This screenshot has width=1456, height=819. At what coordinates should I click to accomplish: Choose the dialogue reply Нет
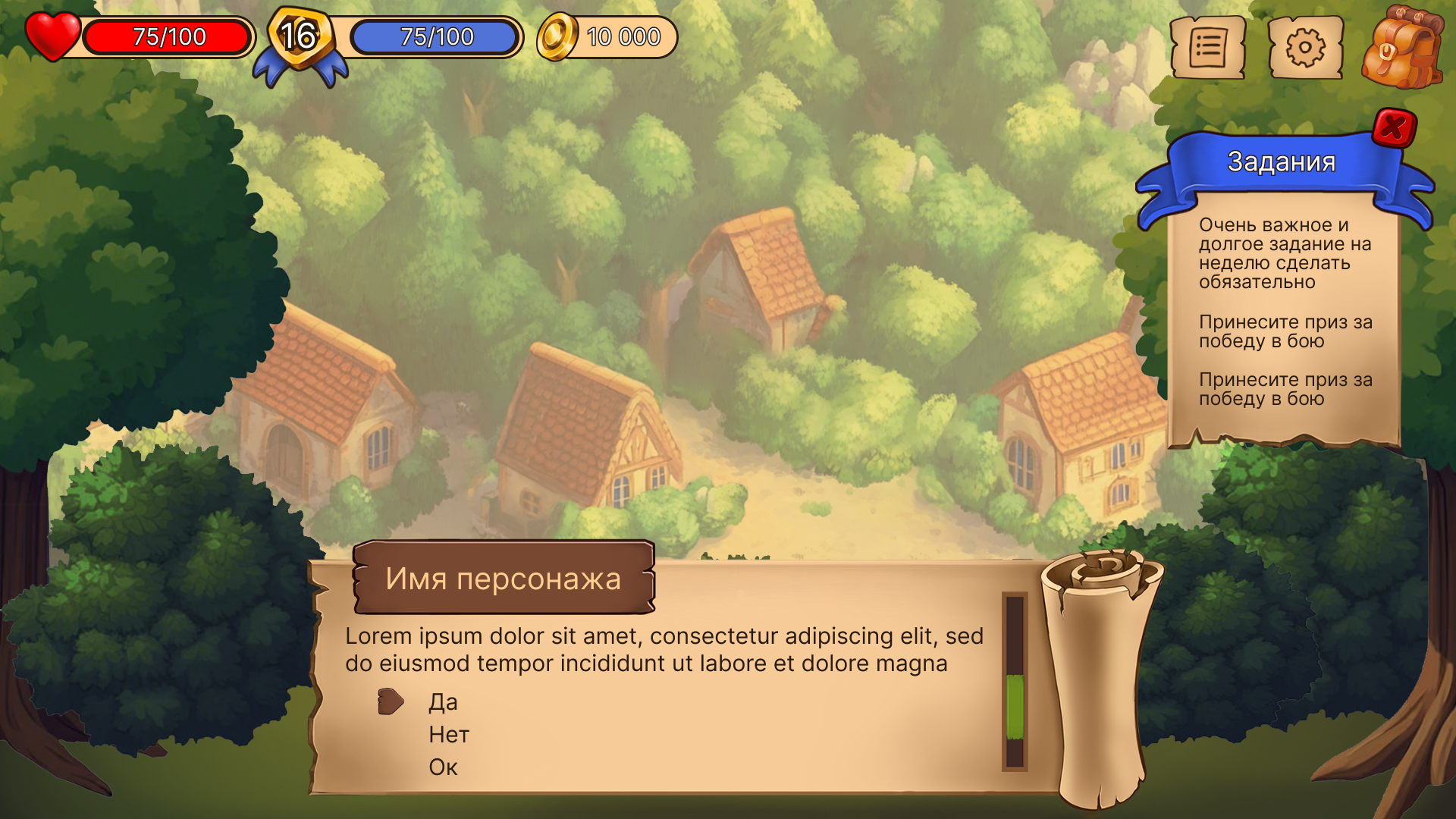449,735
